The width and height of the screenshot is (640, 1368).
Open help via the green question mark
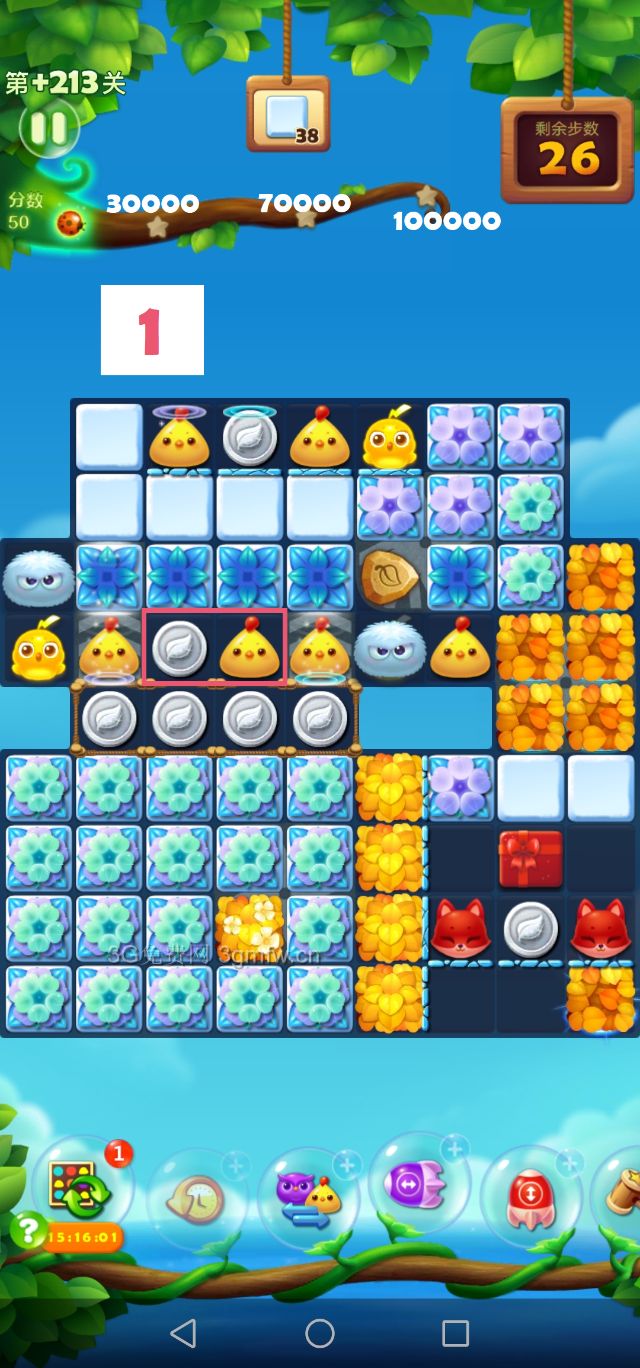(x=28, y=1231)
